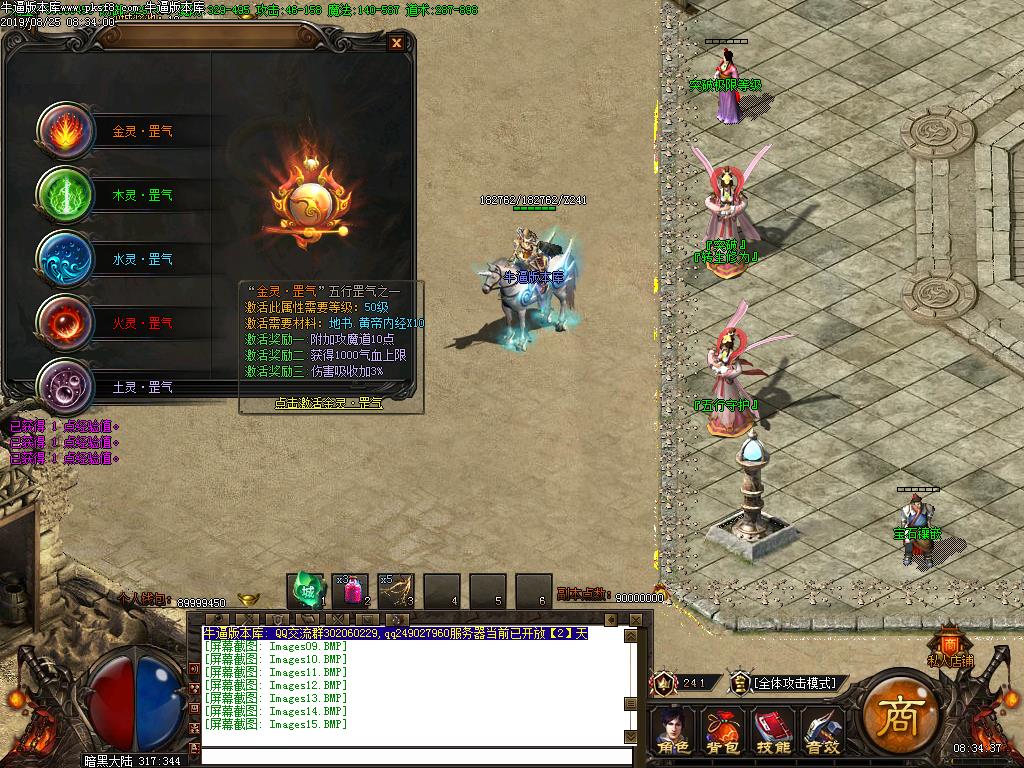Click the gold ingot icon beside 个人钱包
Image resolution: width=1024 pixels, height=768 pixels.
click(x=247, y=600)
